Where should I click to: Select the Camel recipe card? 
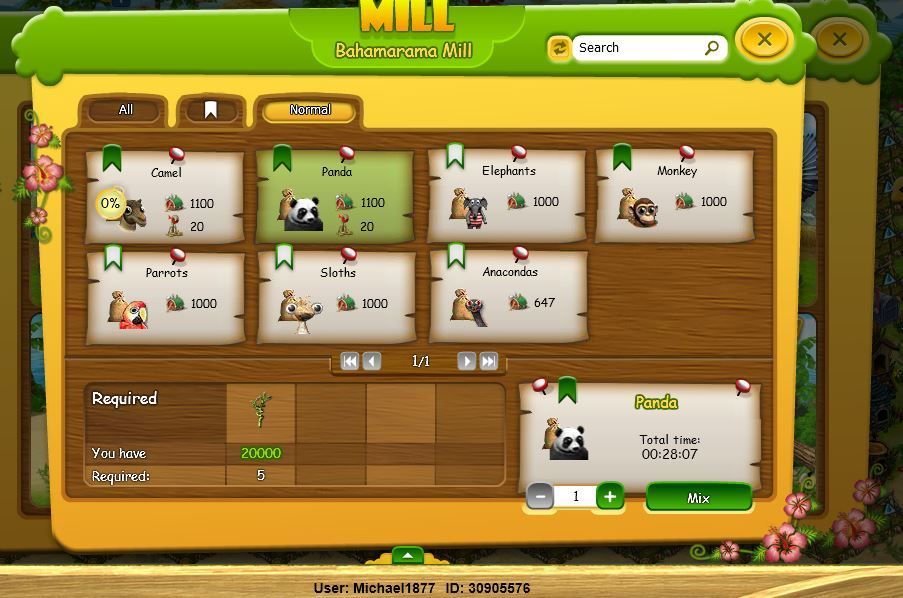pyautogui.click(x=165, y=196)
